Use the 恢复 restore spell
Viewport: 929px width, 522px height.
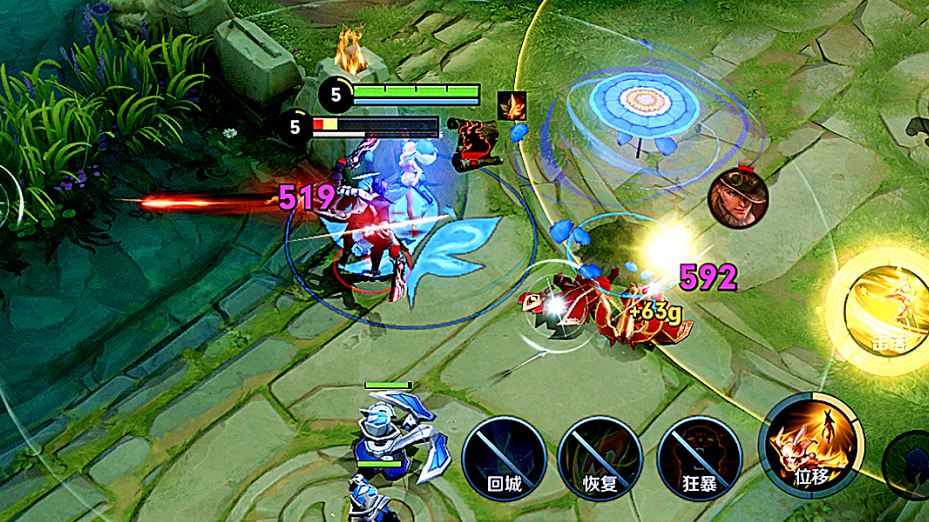597,456
